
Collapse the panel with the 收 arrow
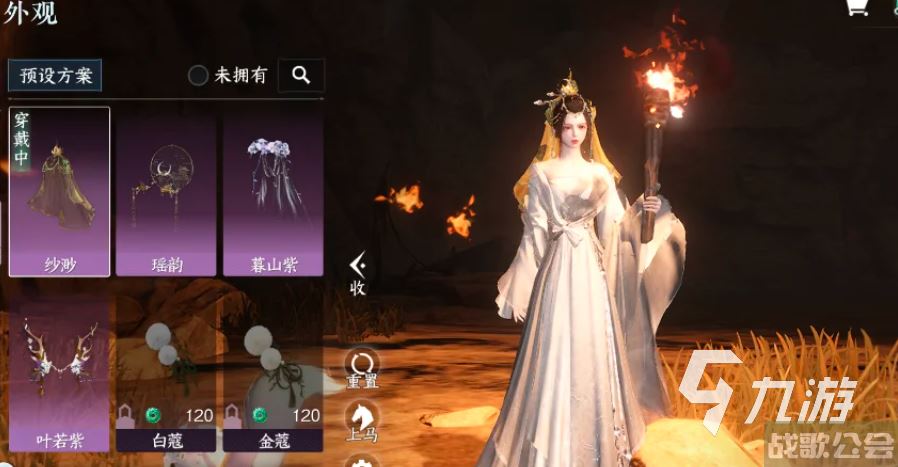[357, 271]
